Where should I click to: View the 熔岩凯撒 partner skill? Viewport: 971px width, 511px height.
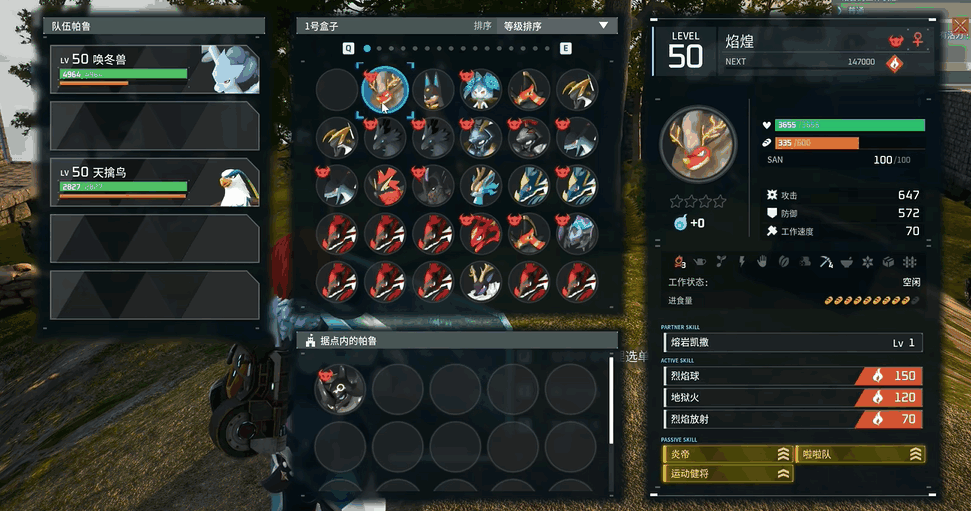[x=792, y=343]
